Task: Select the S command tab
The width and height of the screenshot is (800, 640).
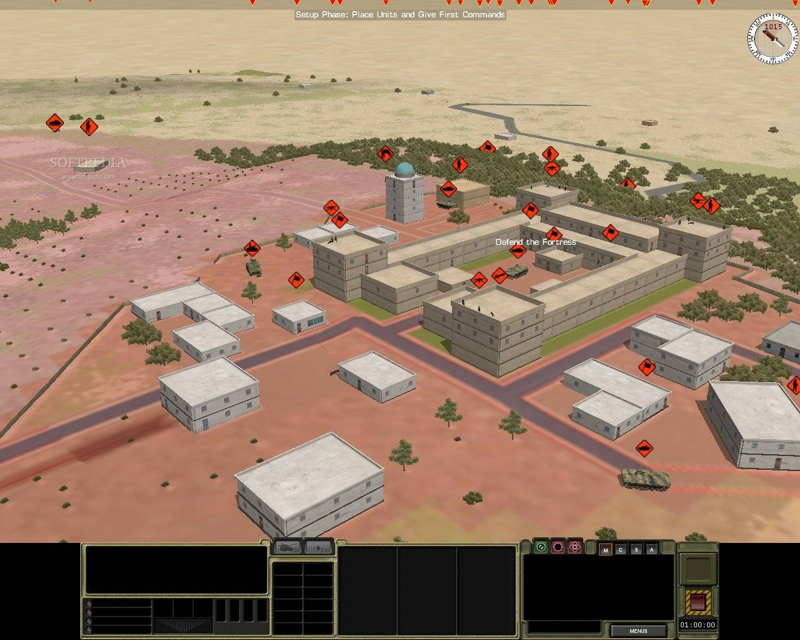Action: [x=636, y=549]
